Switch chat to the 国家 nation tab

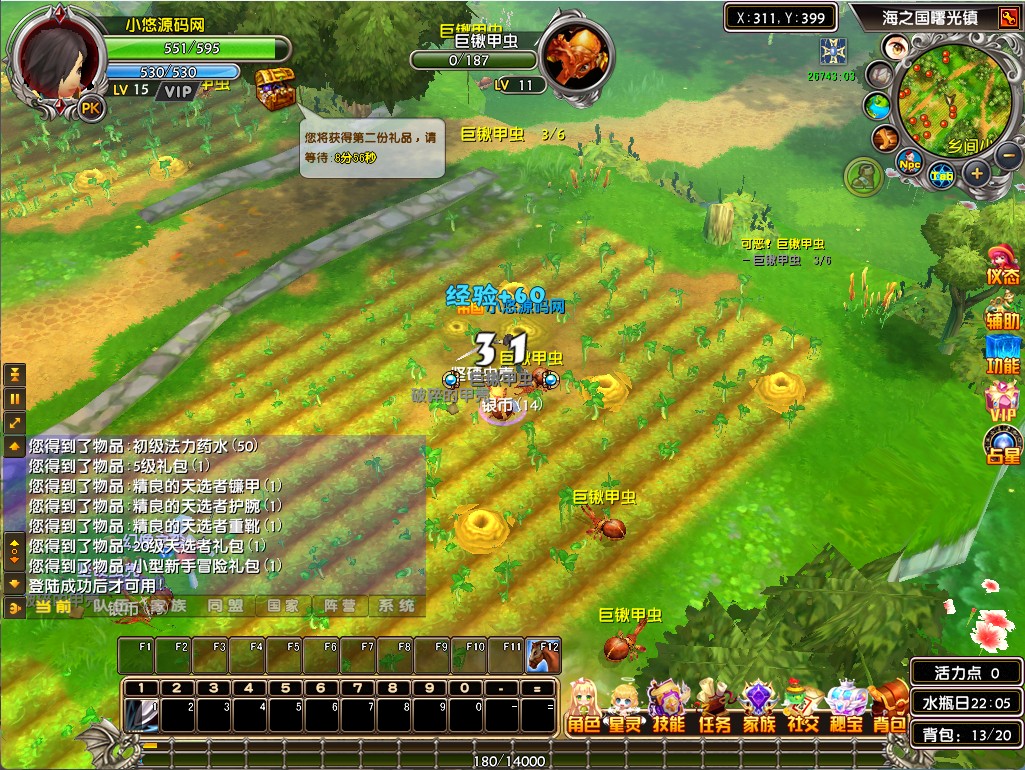[x=282, y=606]
